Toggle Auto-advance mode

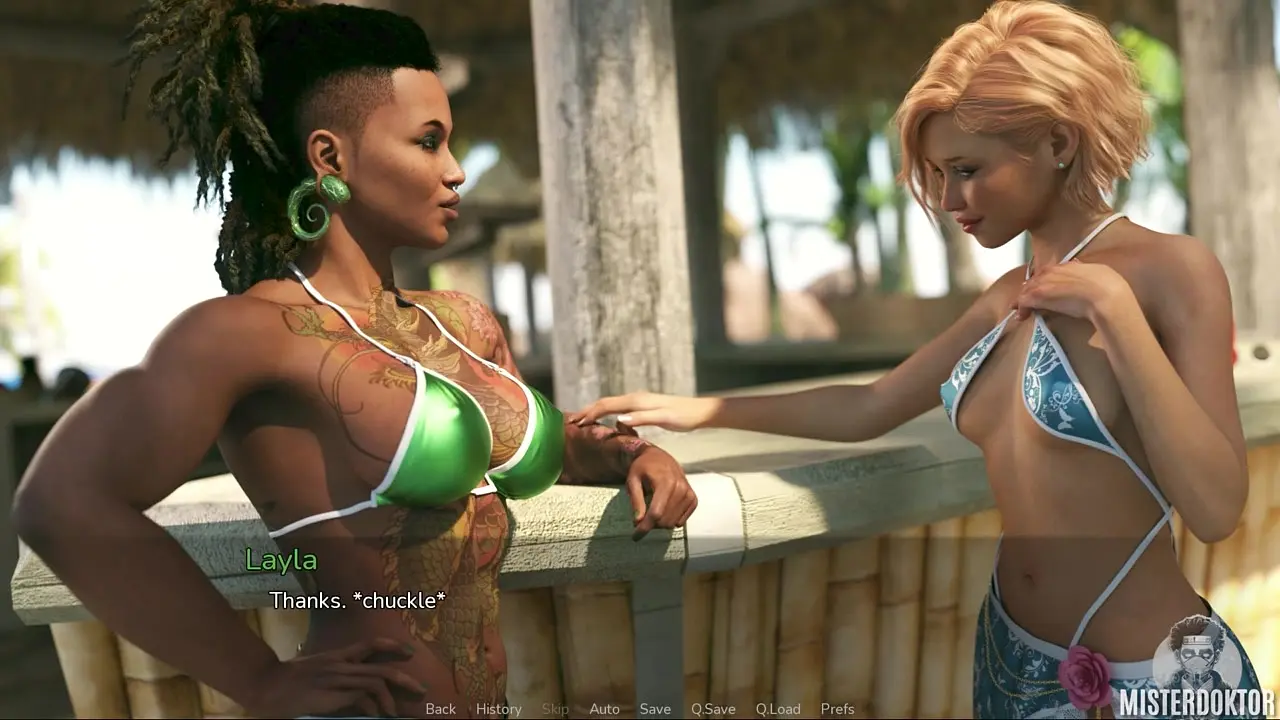(x=604, y=709)
